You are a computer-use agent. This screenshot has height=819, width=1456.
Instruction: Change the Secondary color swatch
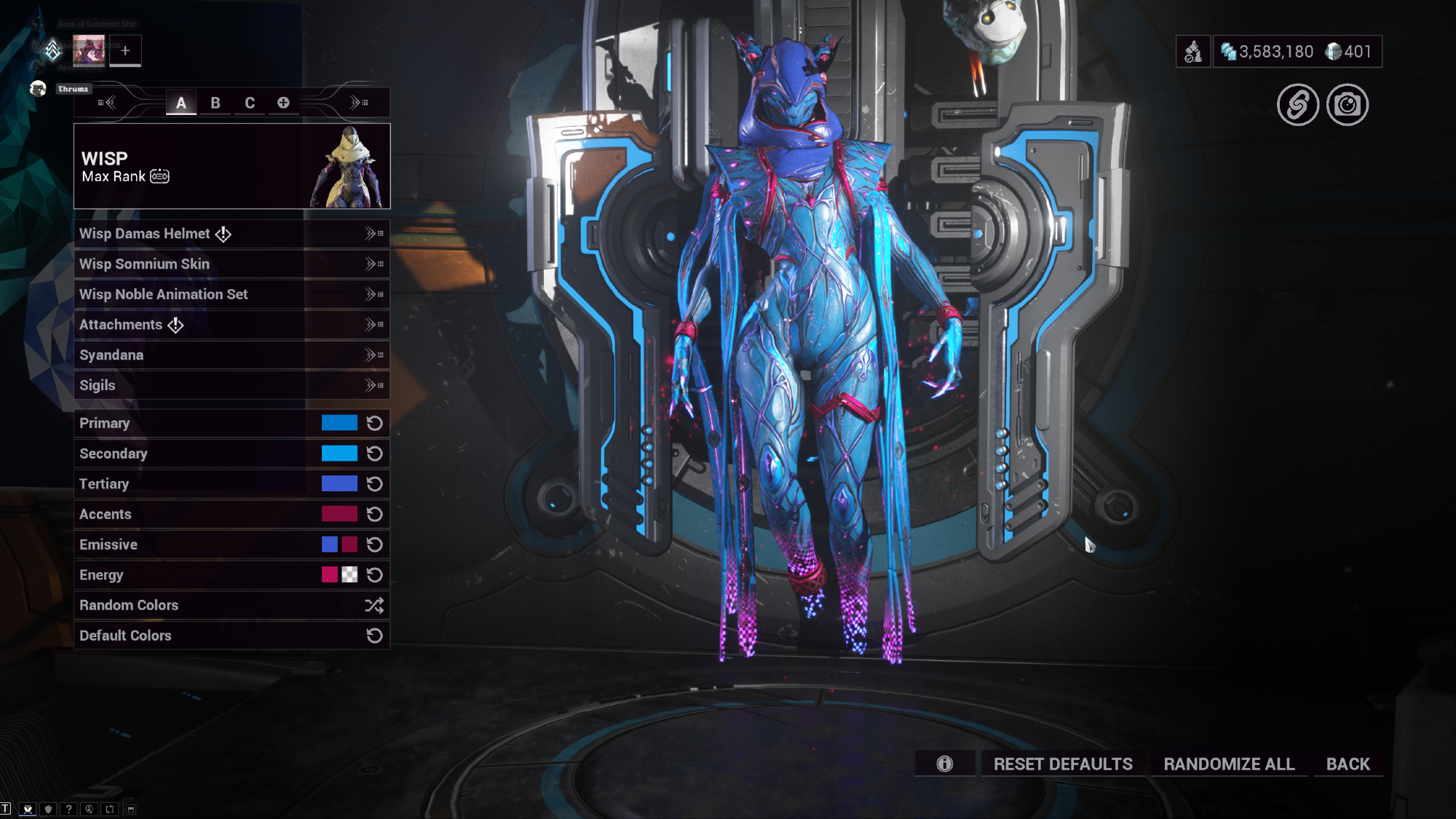[339, 454]
